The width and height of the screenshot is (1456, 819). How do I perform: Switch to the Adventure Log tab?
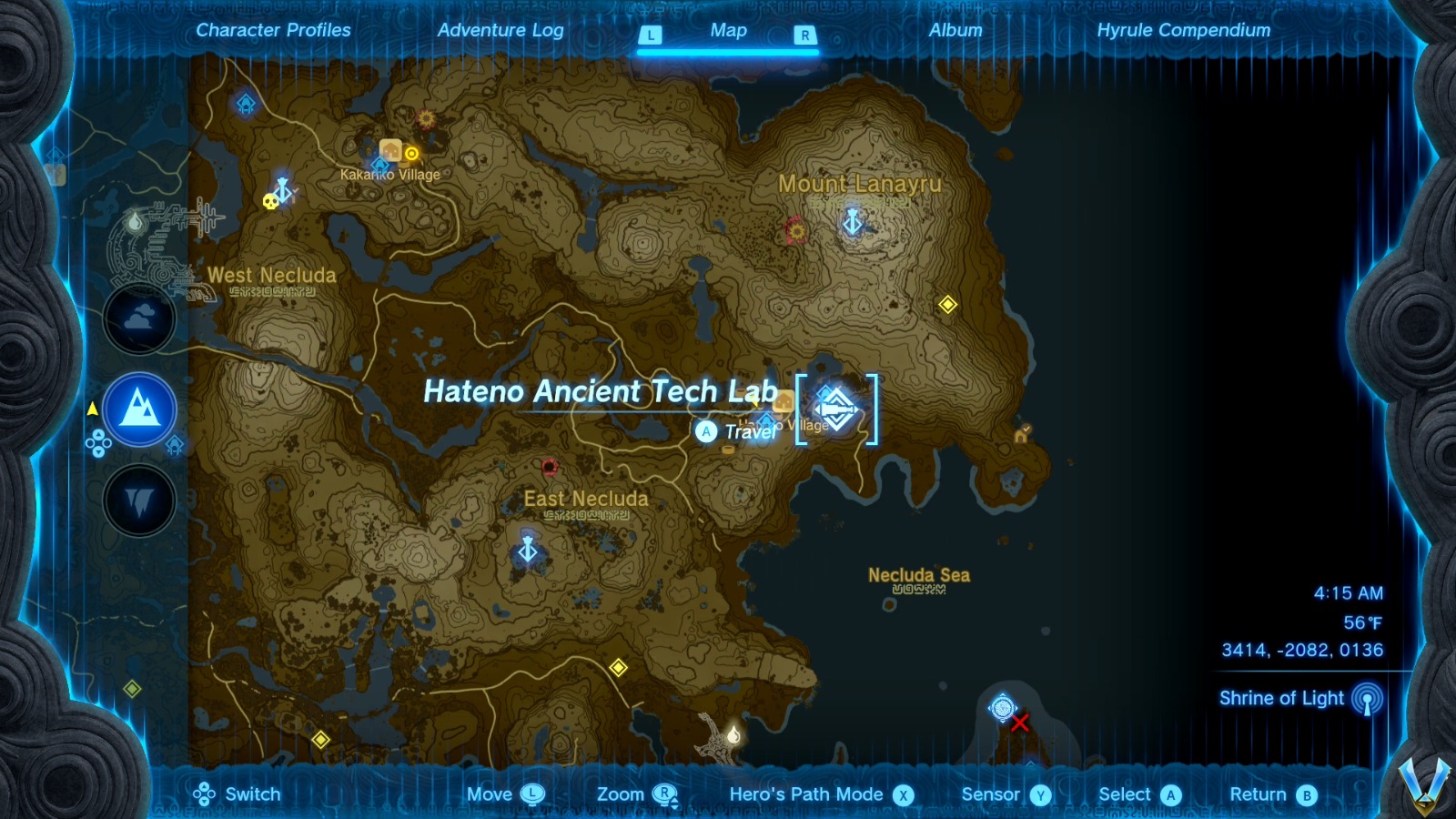coord(501,30)
